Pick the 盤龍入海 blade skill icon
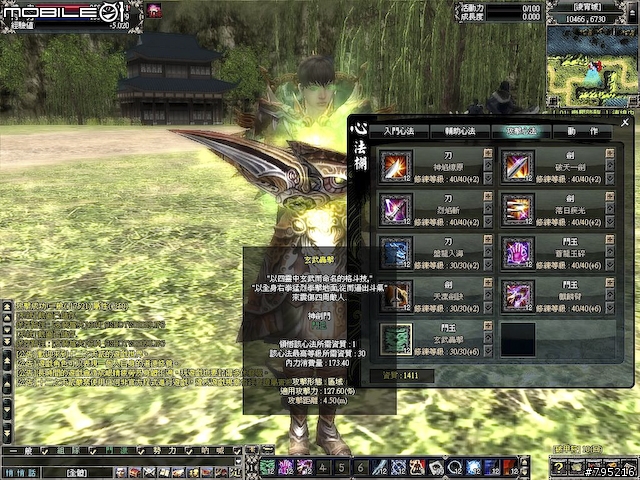Screen dimensions: 640x480 click(x=397, y=252)
